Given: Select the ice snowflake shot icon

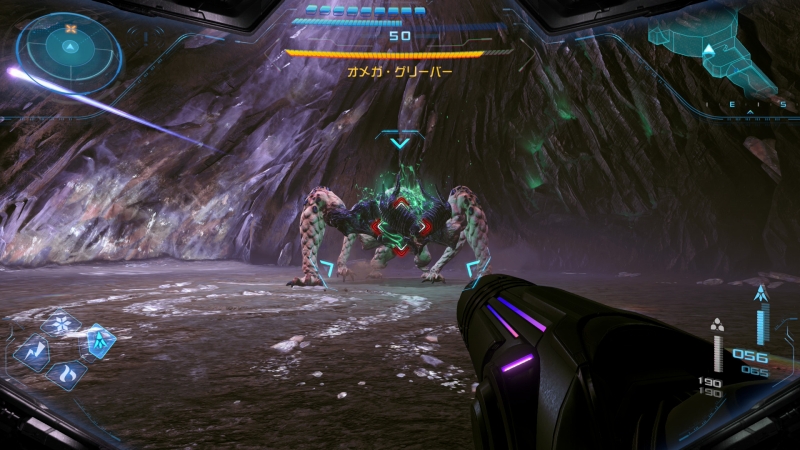Looking at the screenshot, I should tap(60, 325).
